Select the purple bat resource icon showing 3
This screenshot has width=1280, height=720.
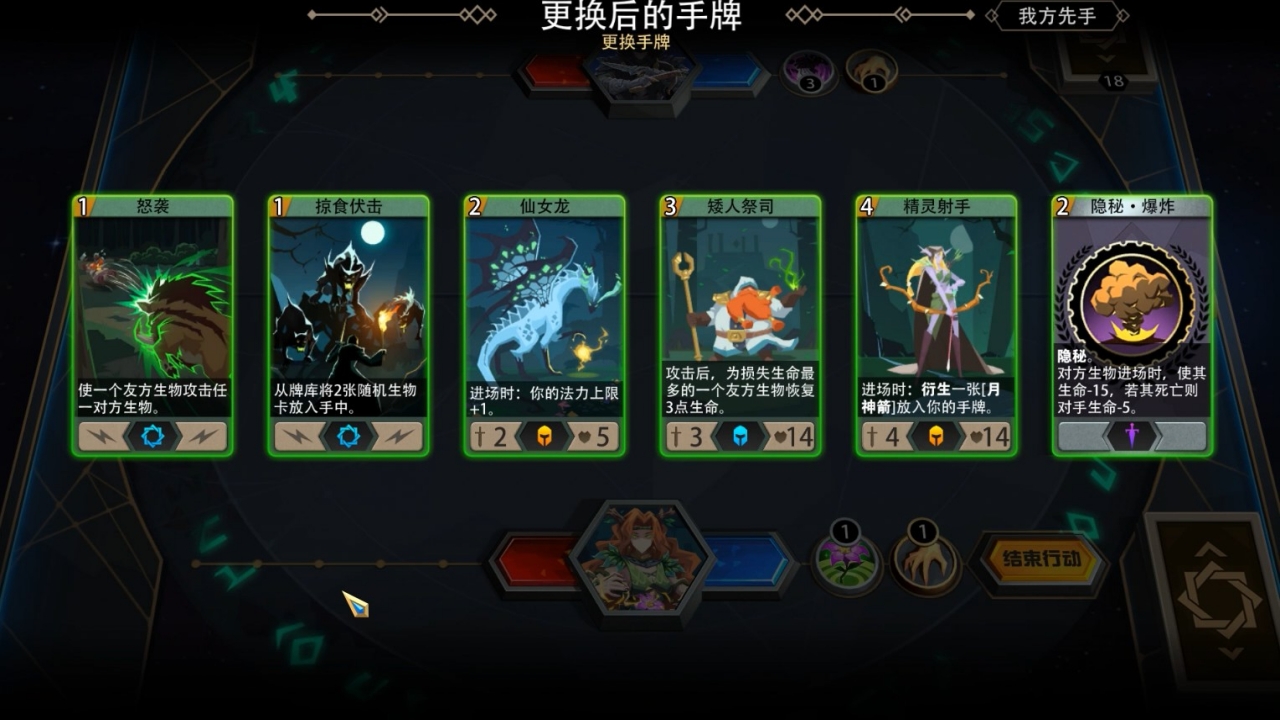coord(807,74)
